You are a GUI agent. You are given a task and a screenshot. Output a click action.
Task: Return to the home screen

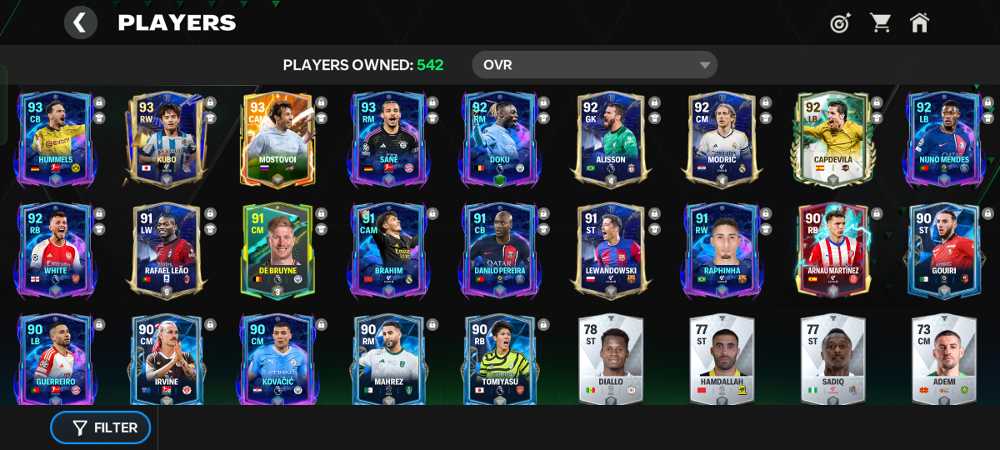920,22
